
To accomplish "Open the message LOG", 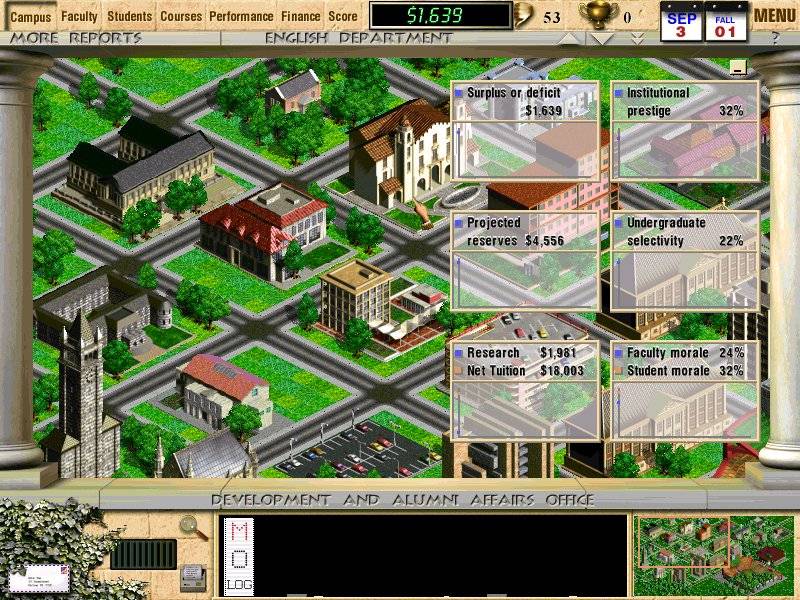I will click(240, 585).
